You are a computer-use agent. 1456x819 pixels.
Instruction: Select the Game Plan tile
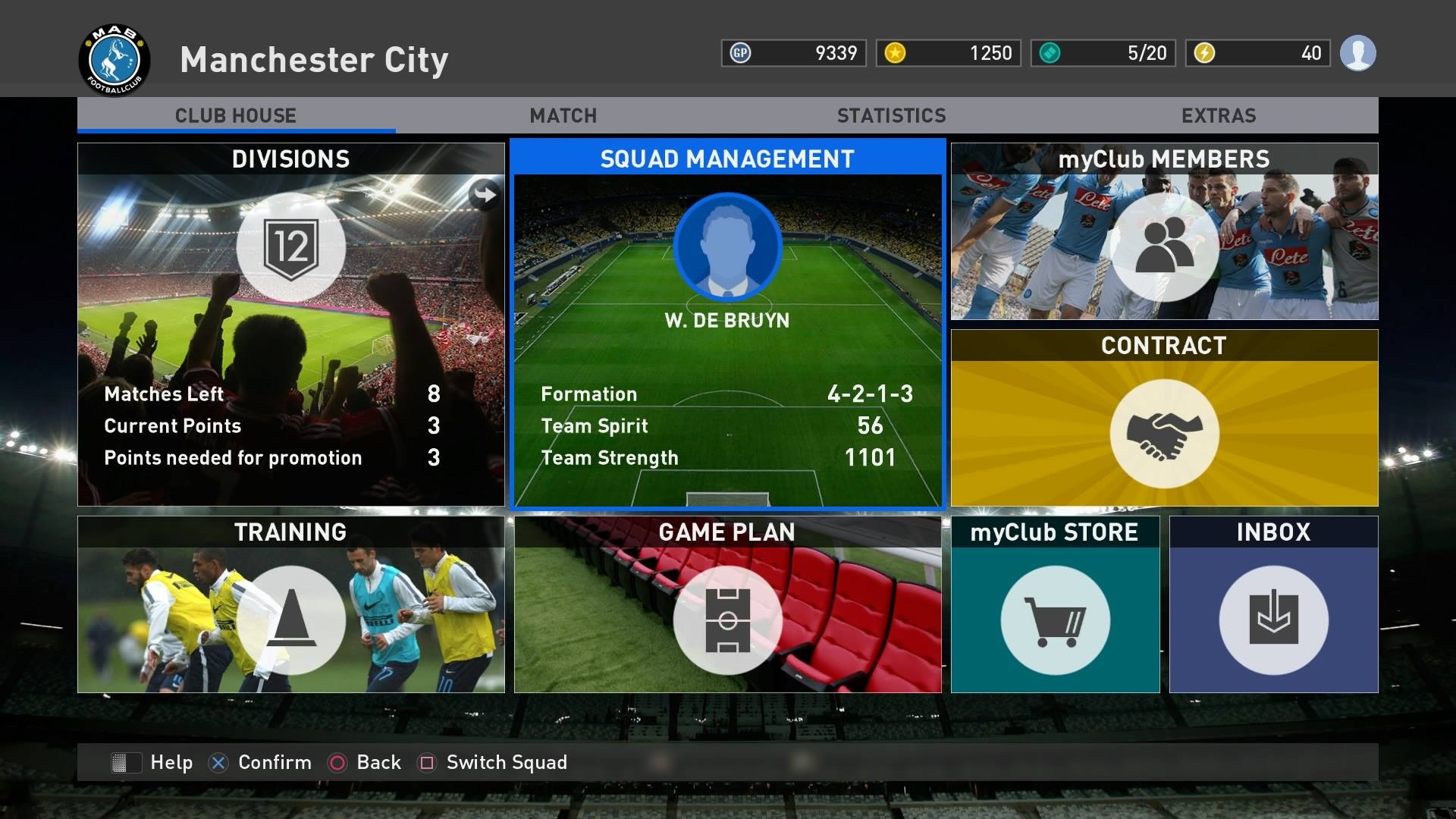[x=727, y=604]
